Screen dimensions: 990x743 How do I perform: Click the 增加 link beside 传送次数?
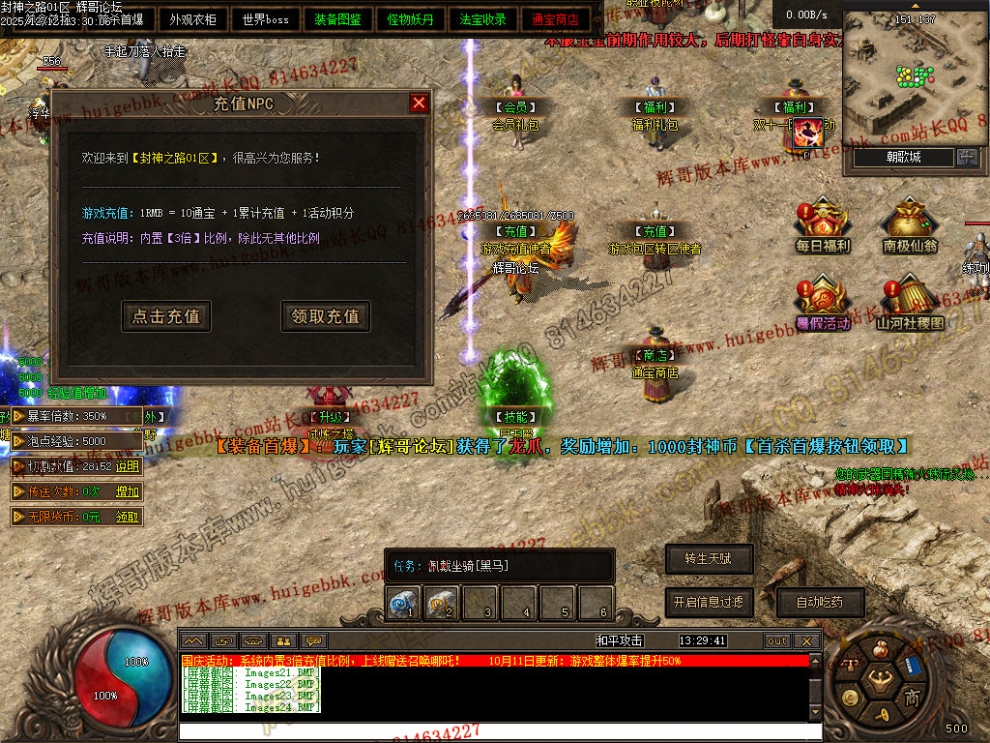coord(128,491)
